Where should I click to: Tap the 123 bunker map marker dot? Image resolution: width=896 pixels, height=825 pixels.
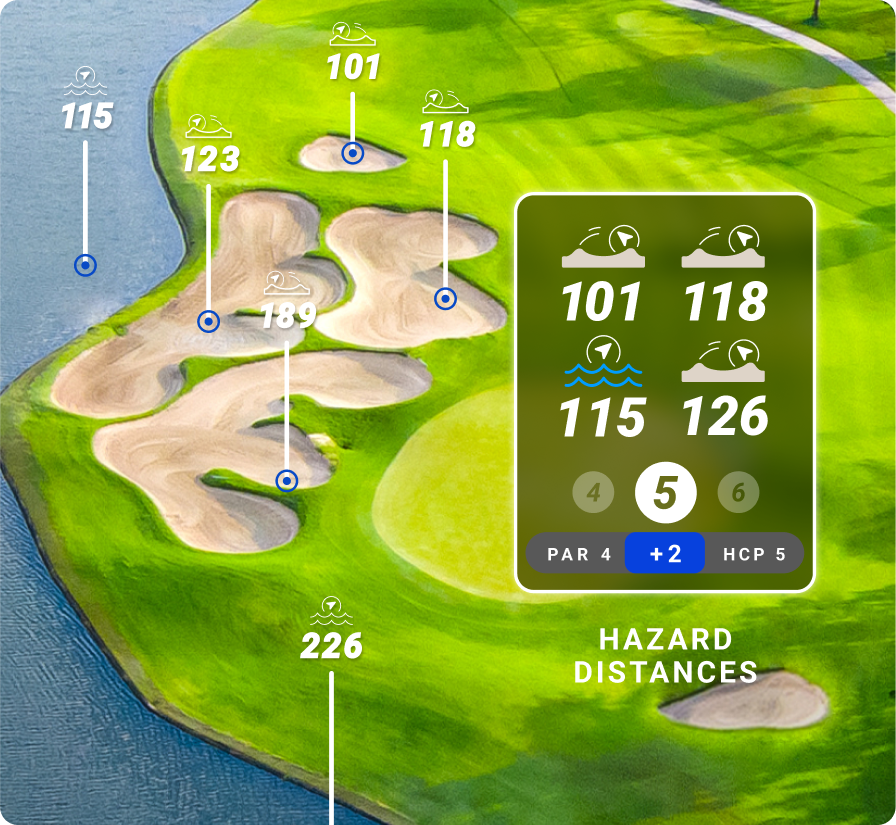(208, 321)
